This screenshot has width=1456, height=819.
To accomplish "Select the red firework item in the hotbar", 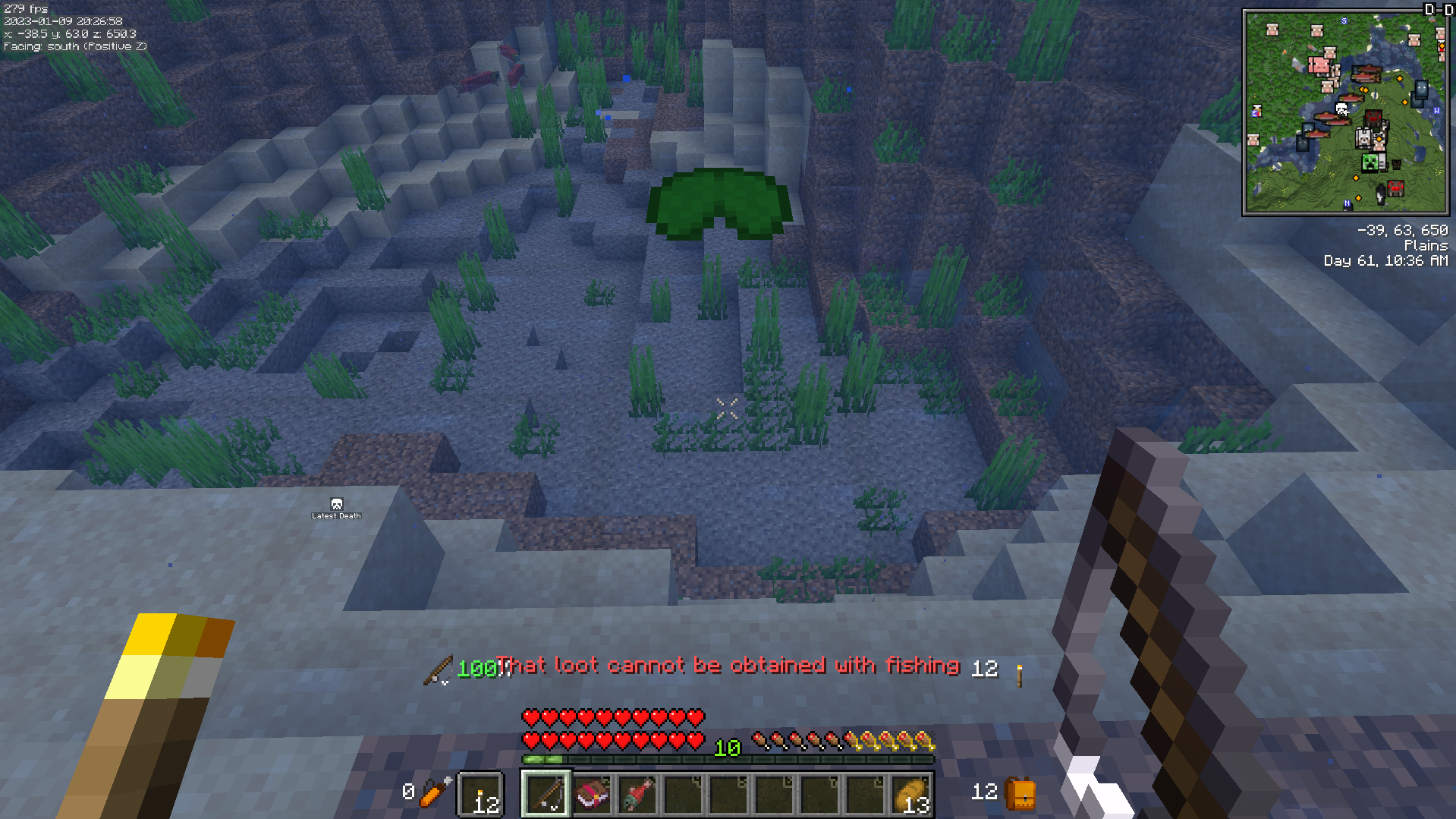I will coord(639,794).
